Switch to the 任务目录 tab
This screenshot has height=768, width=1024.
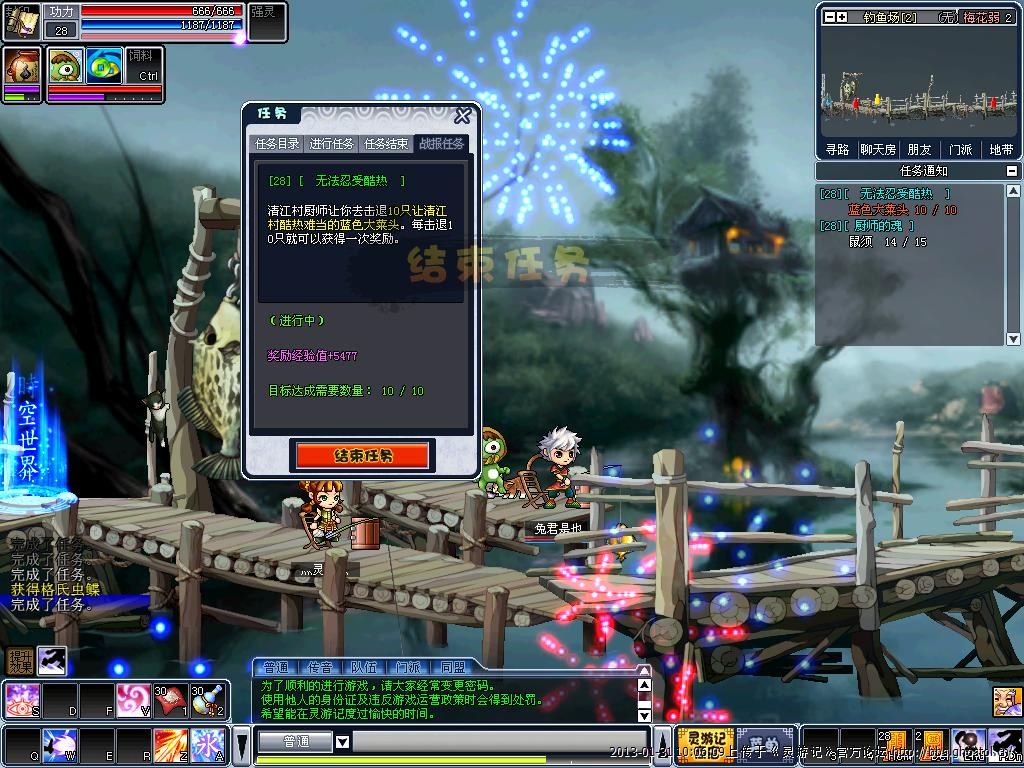(x=277, y=144)
